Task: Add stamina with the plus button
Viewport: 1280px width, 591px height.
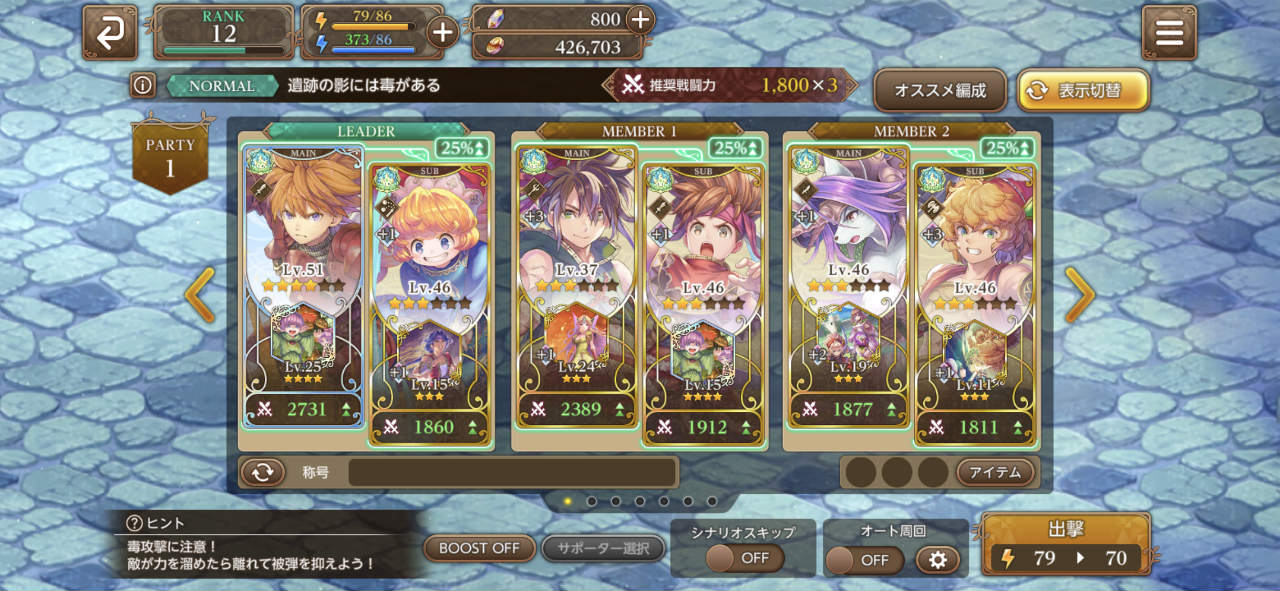Action: [442, 32]
